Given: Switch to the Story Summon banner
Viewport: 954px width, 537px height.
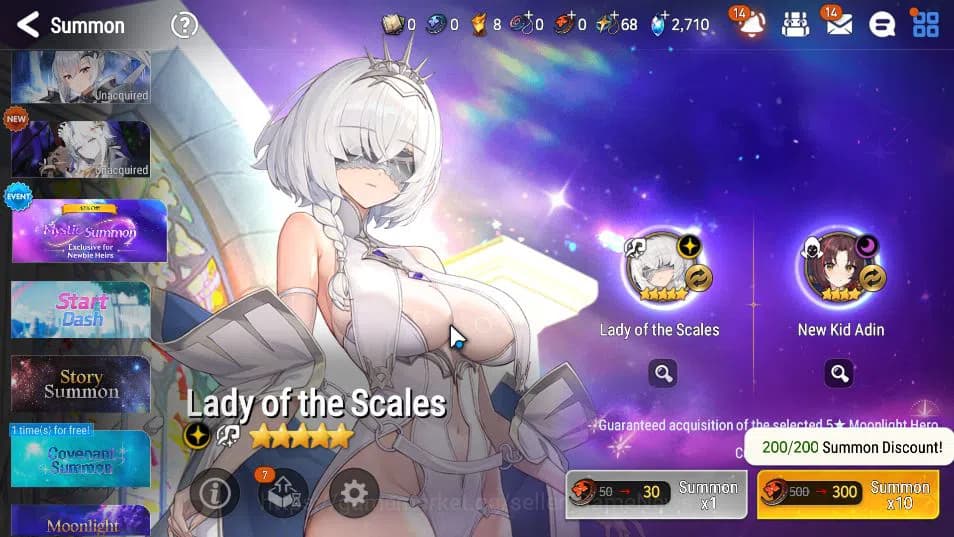Looking at the screenshot, I should point(81,384).
